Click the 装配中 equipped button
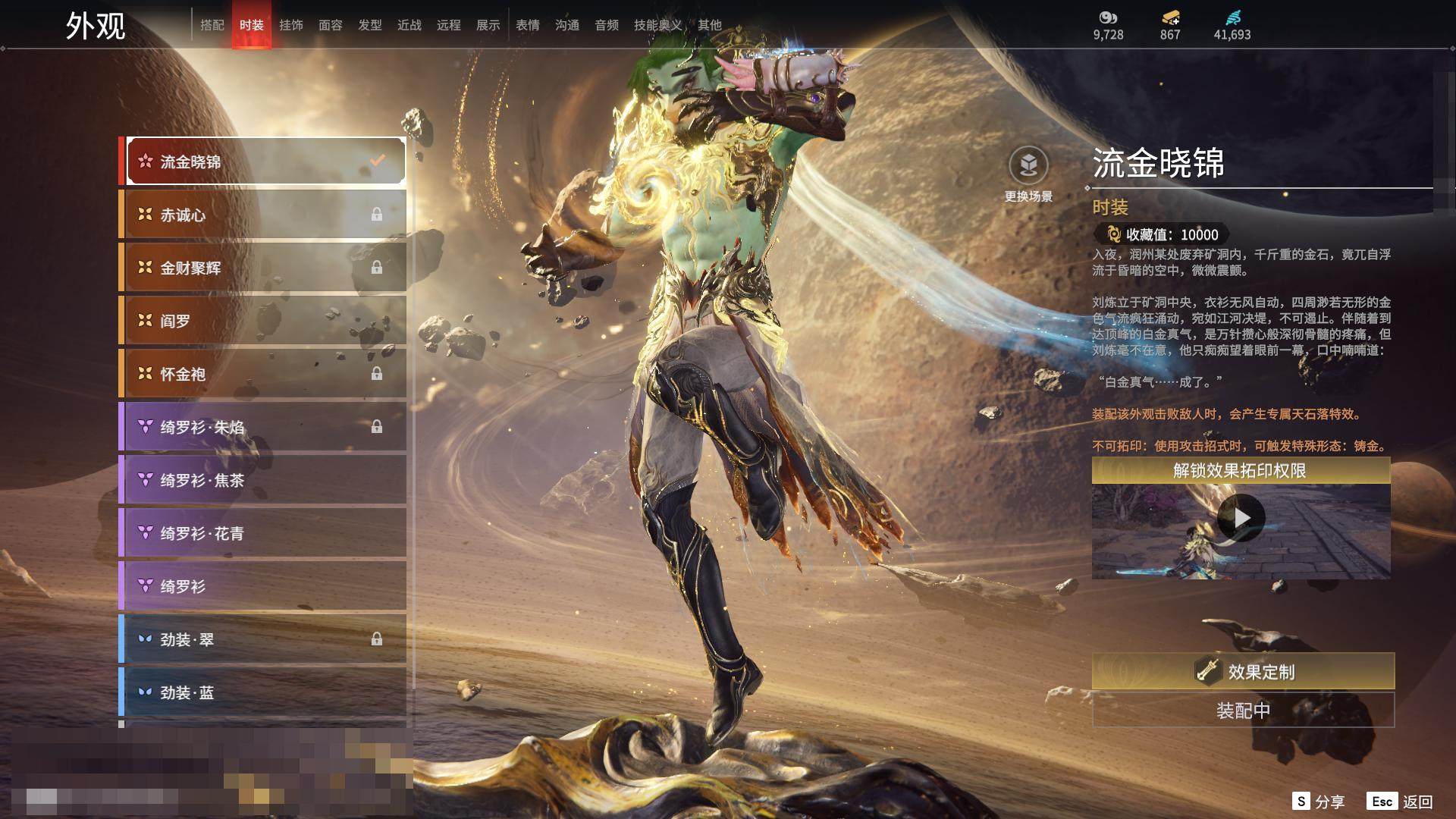The height and width of the screenshot is (819, 1456). pos(1243,711)
